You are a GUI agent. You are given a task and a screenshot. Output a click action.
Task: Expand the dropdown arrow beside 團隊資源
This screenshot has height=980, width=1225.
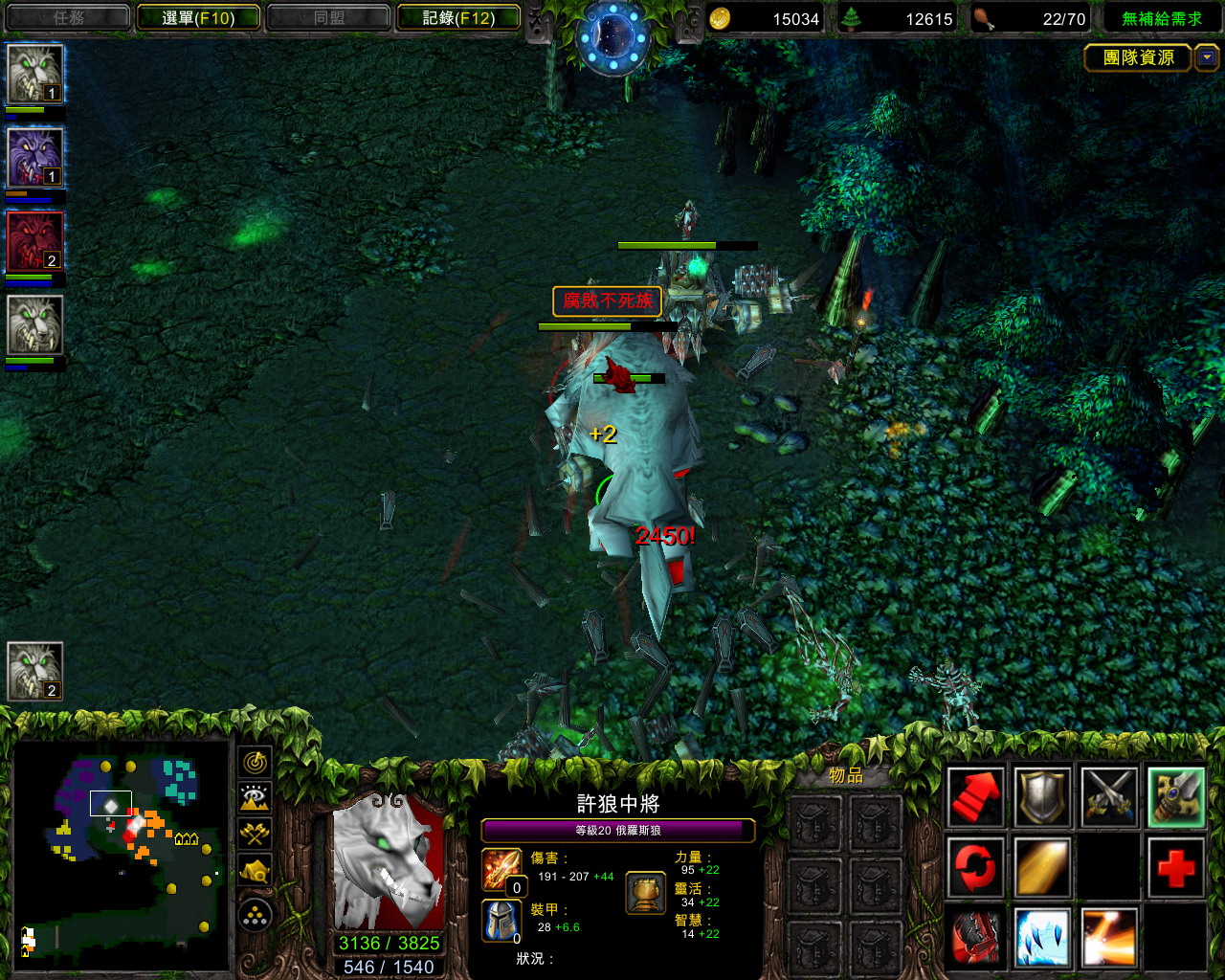pyautogui.click(x=1207, y=57)
